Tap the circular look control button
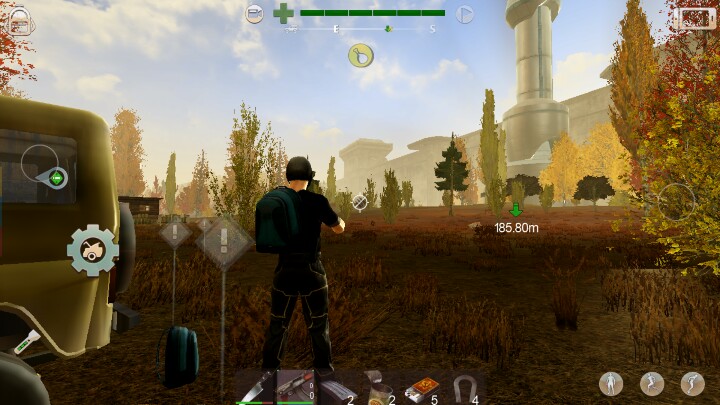Screen dimensions: 720x405 (676, 201)
